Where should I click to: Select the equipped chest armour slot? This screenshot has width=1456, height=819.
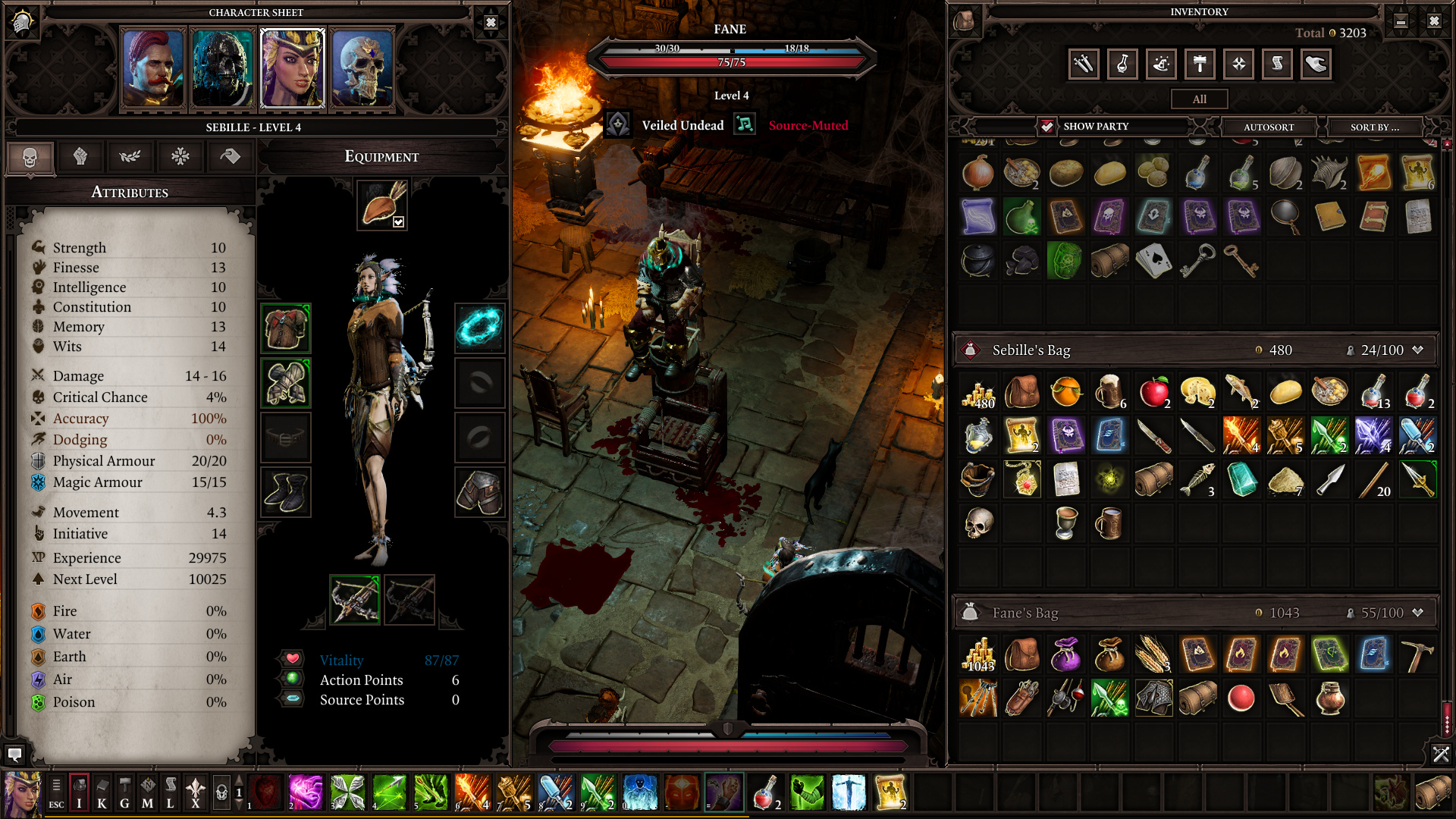click(286, 328)
